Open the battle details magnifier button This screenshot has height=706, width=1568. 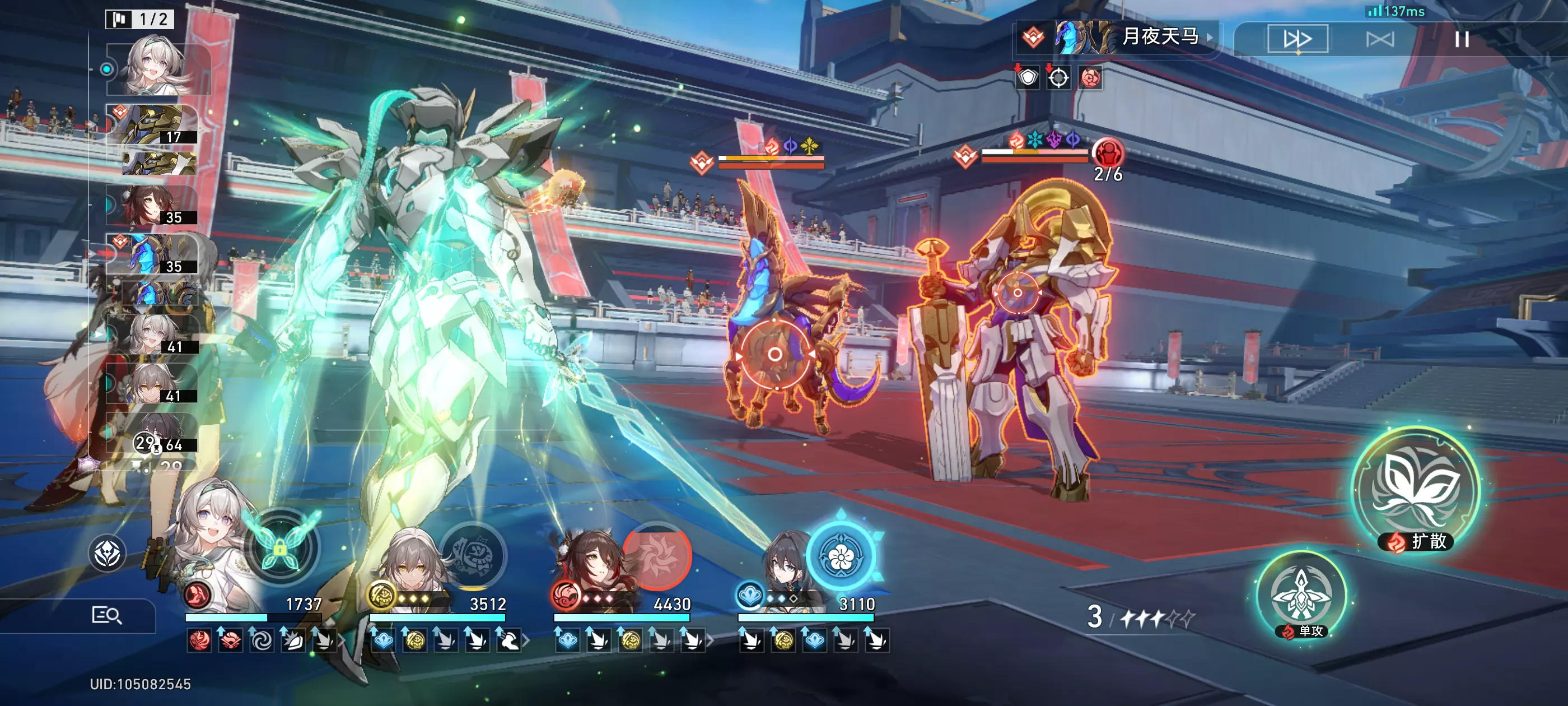coord(107,615)
